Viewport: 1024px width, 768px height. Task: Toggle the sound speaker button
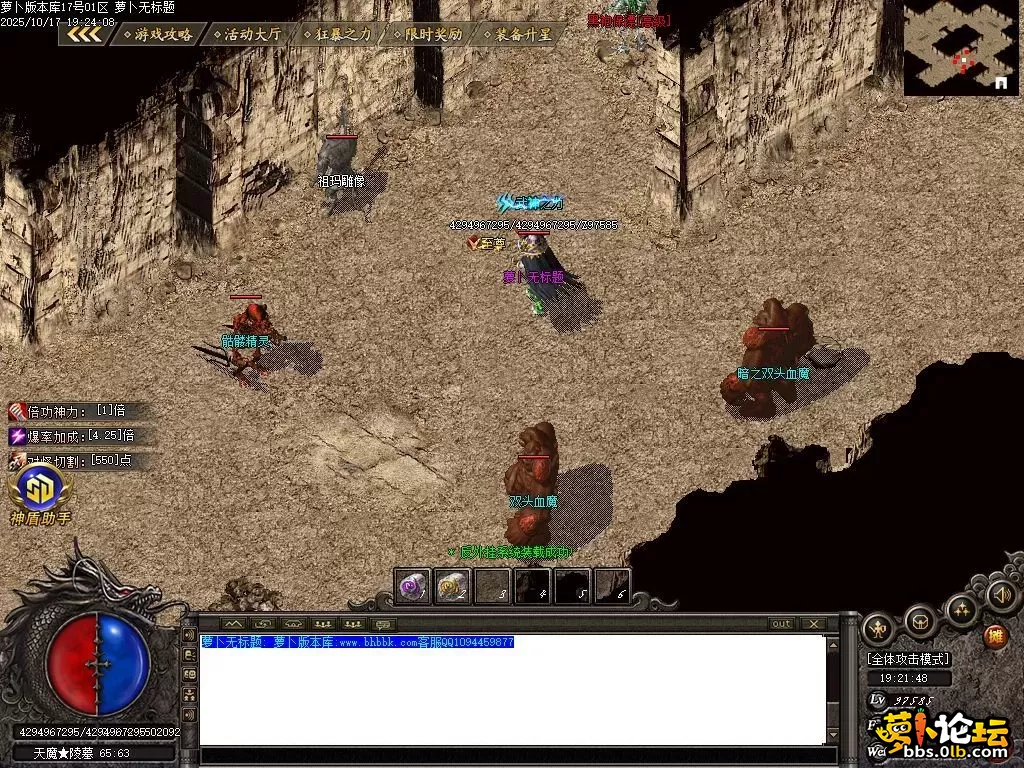1001,595
